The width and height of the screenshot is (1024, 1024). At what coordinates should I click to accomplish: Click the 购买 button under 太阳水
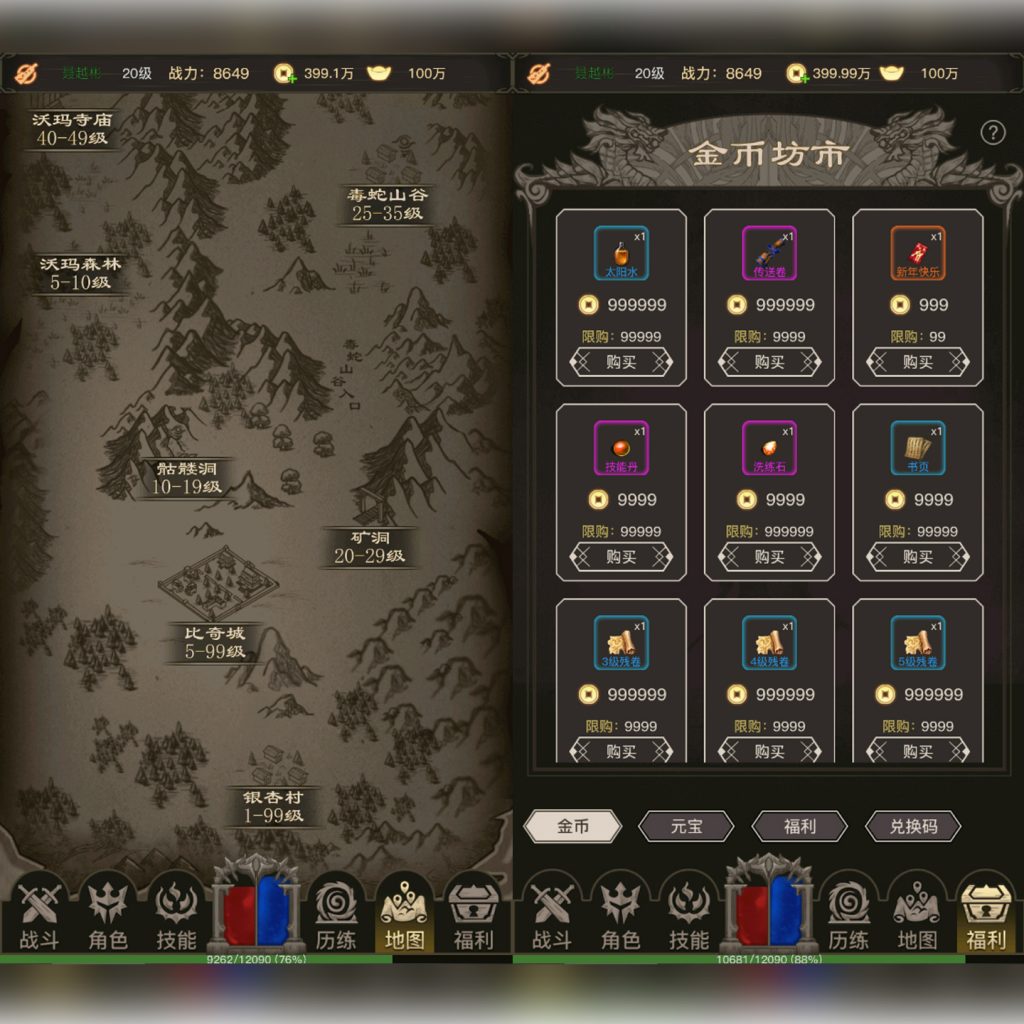coord(621,362)
